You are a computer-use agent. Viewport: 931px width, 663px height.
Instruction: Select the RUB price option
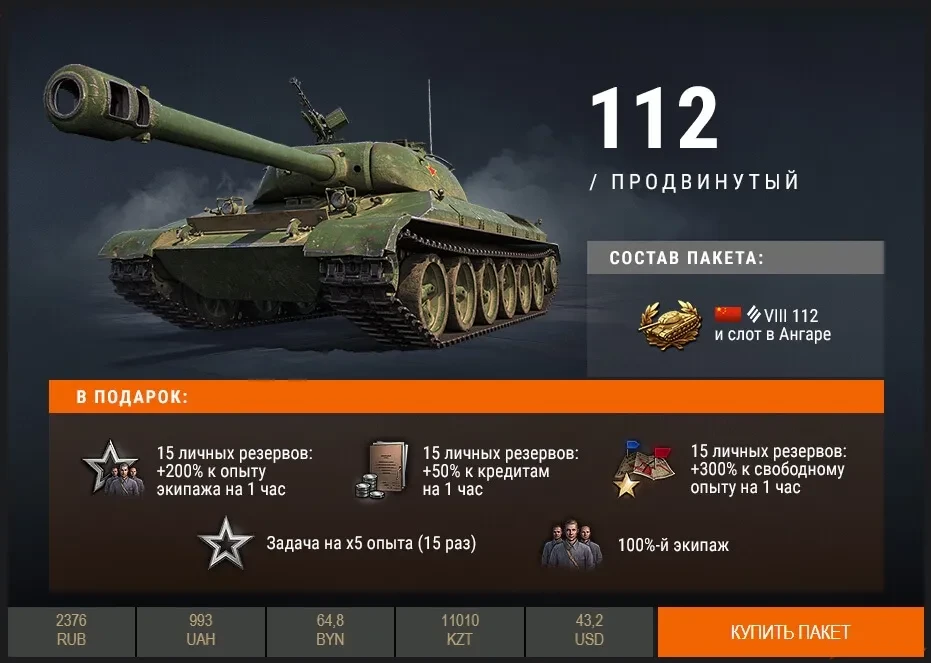(71, 631)
